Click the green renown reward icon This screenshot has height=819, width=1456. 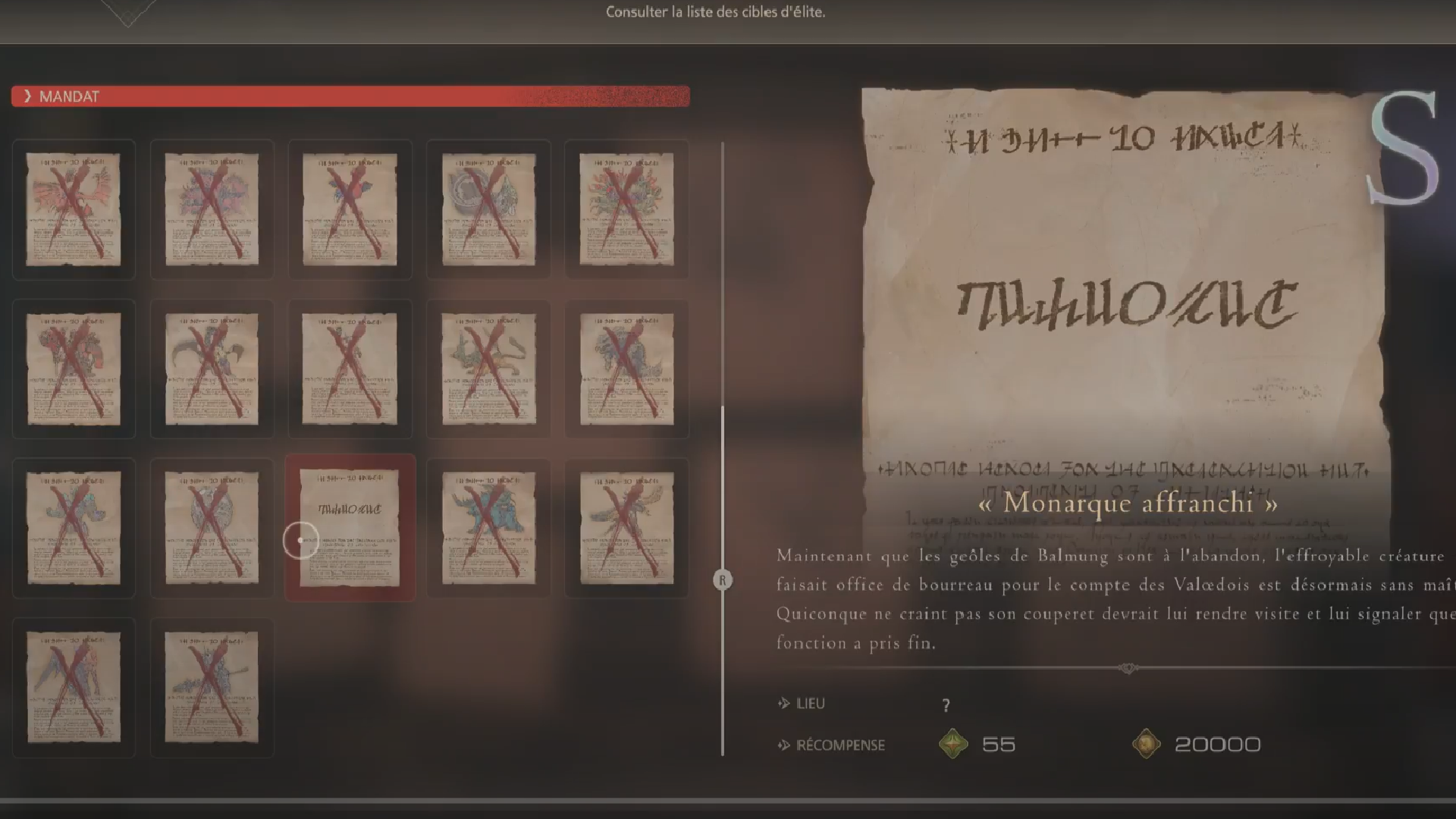tap(952, 744)
